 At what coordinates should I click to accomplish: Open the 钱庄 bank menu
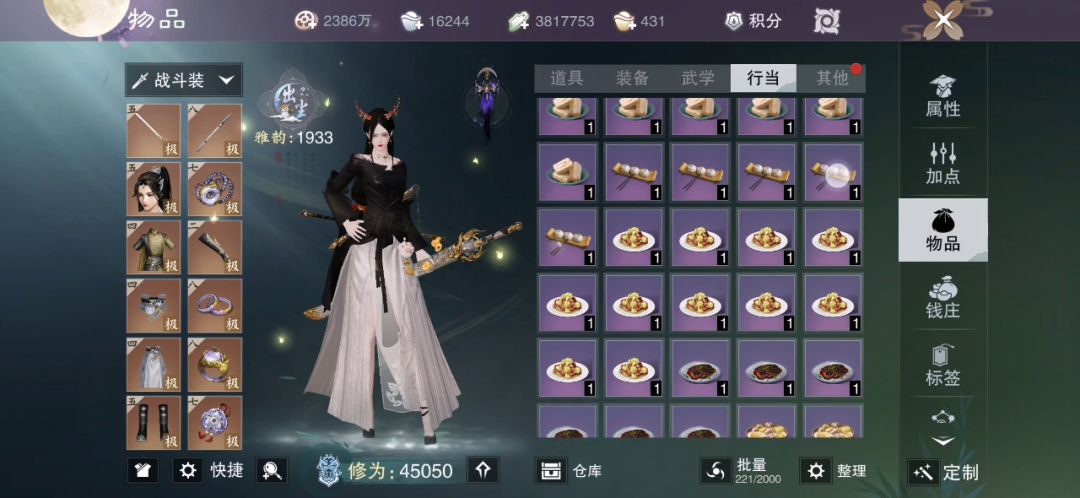coord(943,298)
